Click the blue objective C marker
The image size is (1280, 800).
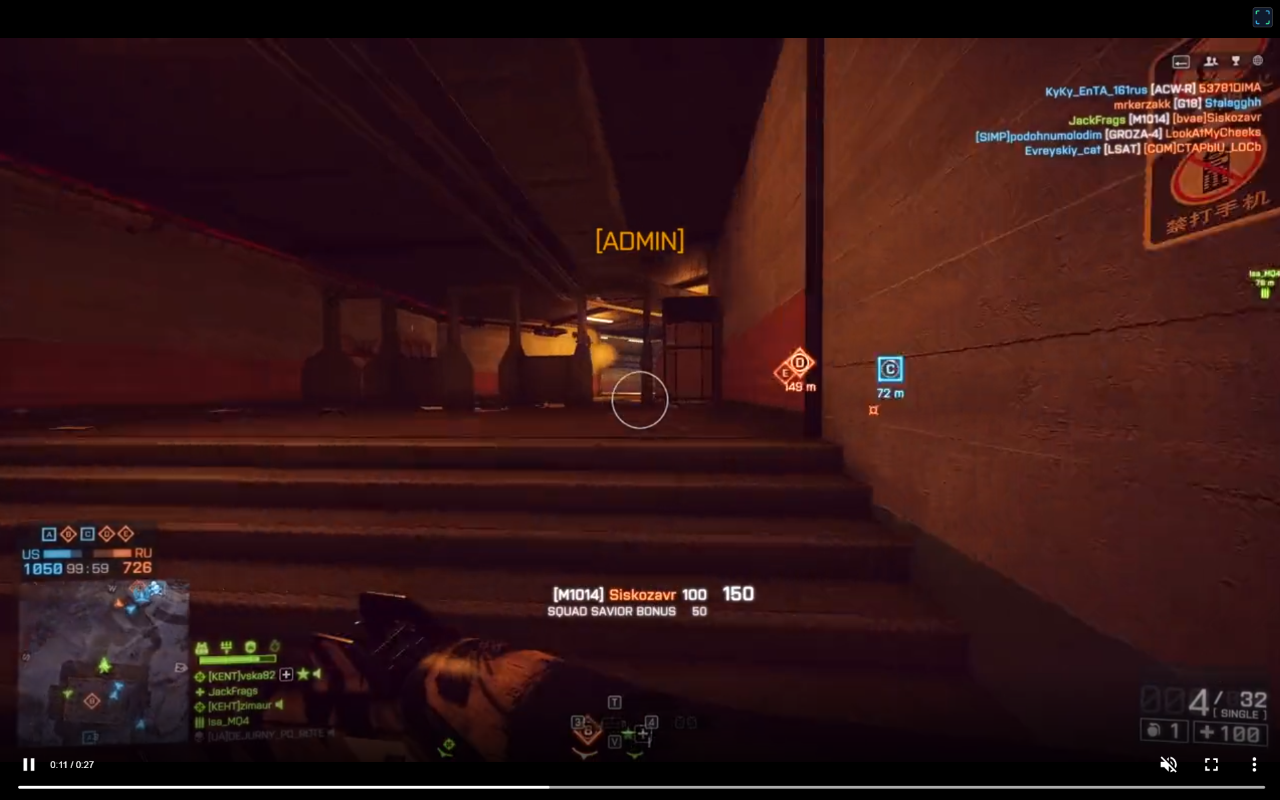889,369
